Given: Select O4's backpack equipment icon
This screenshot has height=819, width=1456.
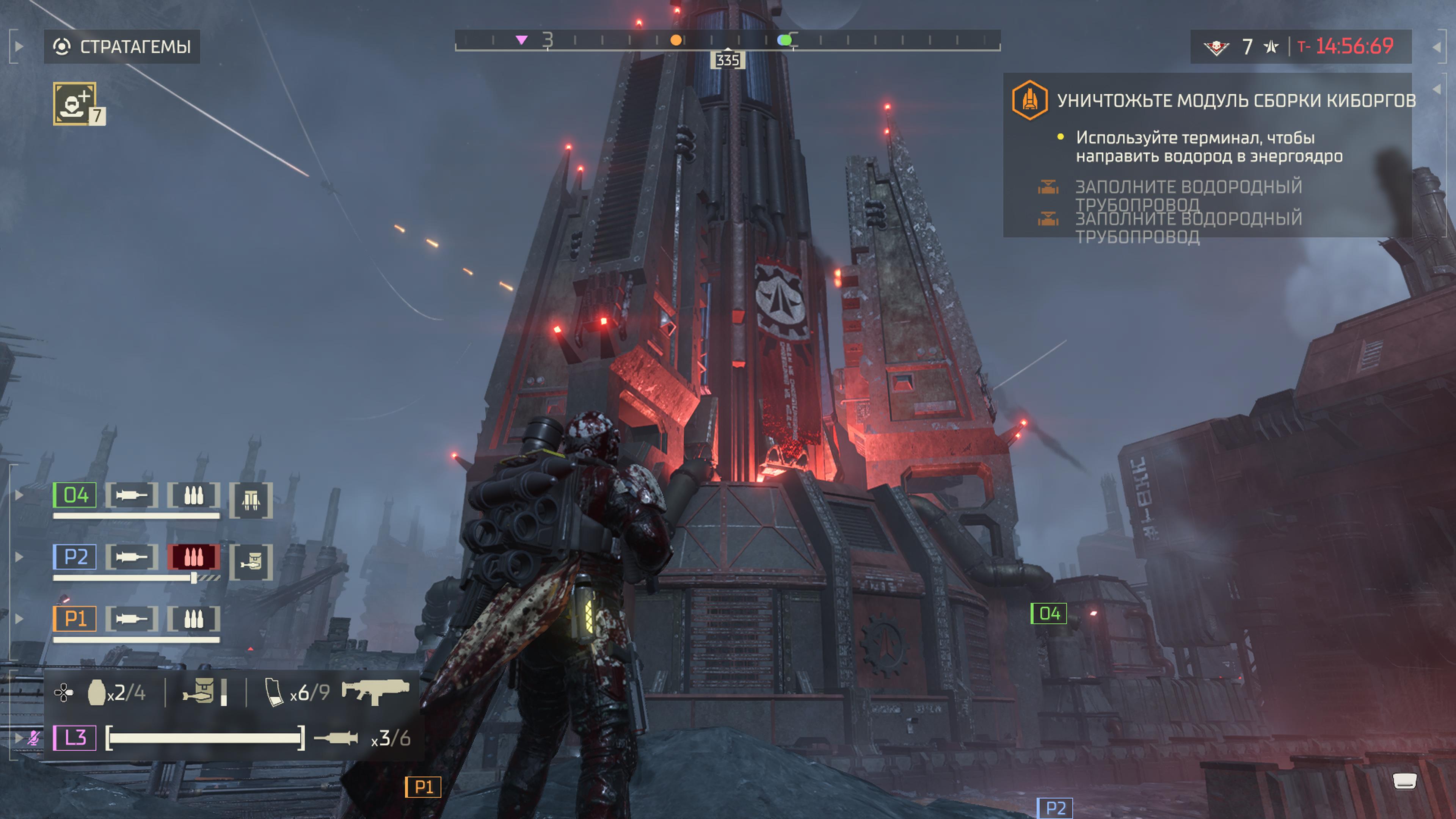Looking at the screenshot, I should pos(251,500).
